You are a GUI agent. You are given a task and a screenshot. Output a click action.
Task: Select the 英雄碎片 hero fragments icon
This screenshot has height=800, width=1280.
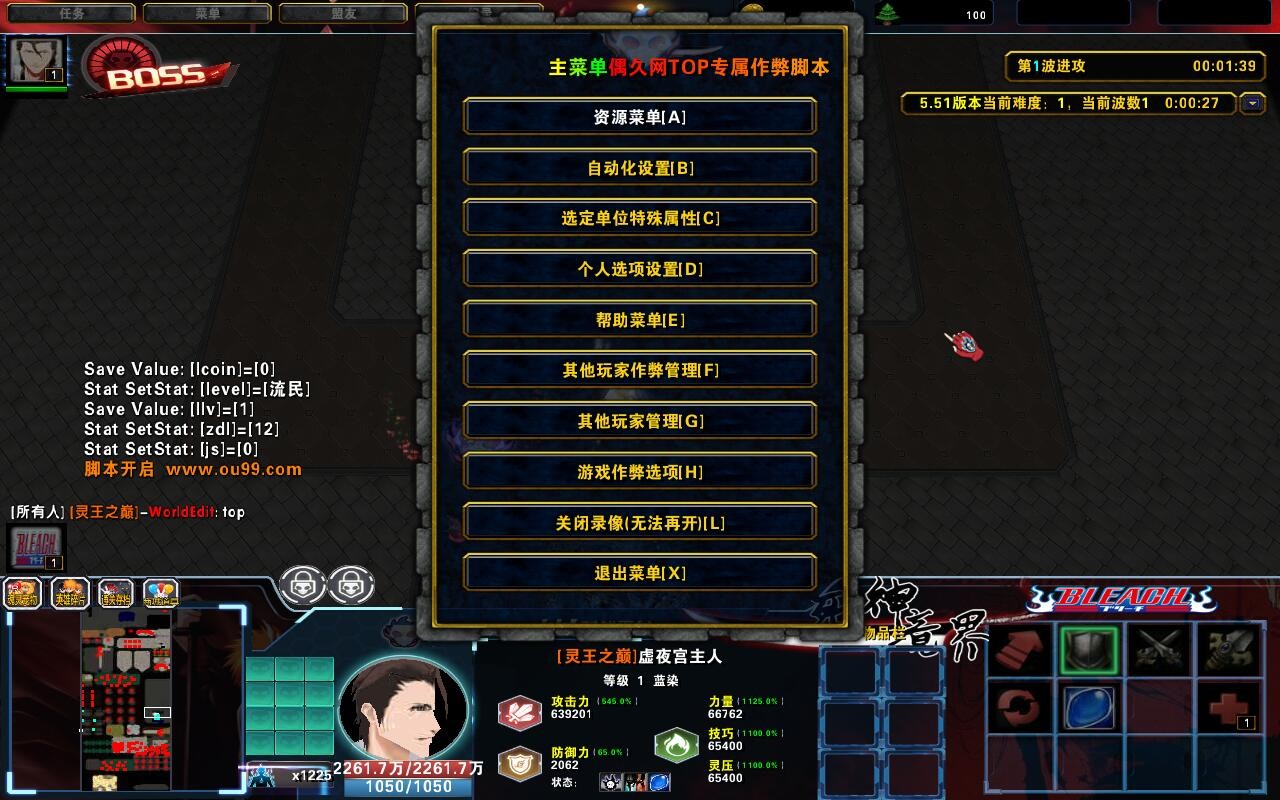click(x=69, y=592)
